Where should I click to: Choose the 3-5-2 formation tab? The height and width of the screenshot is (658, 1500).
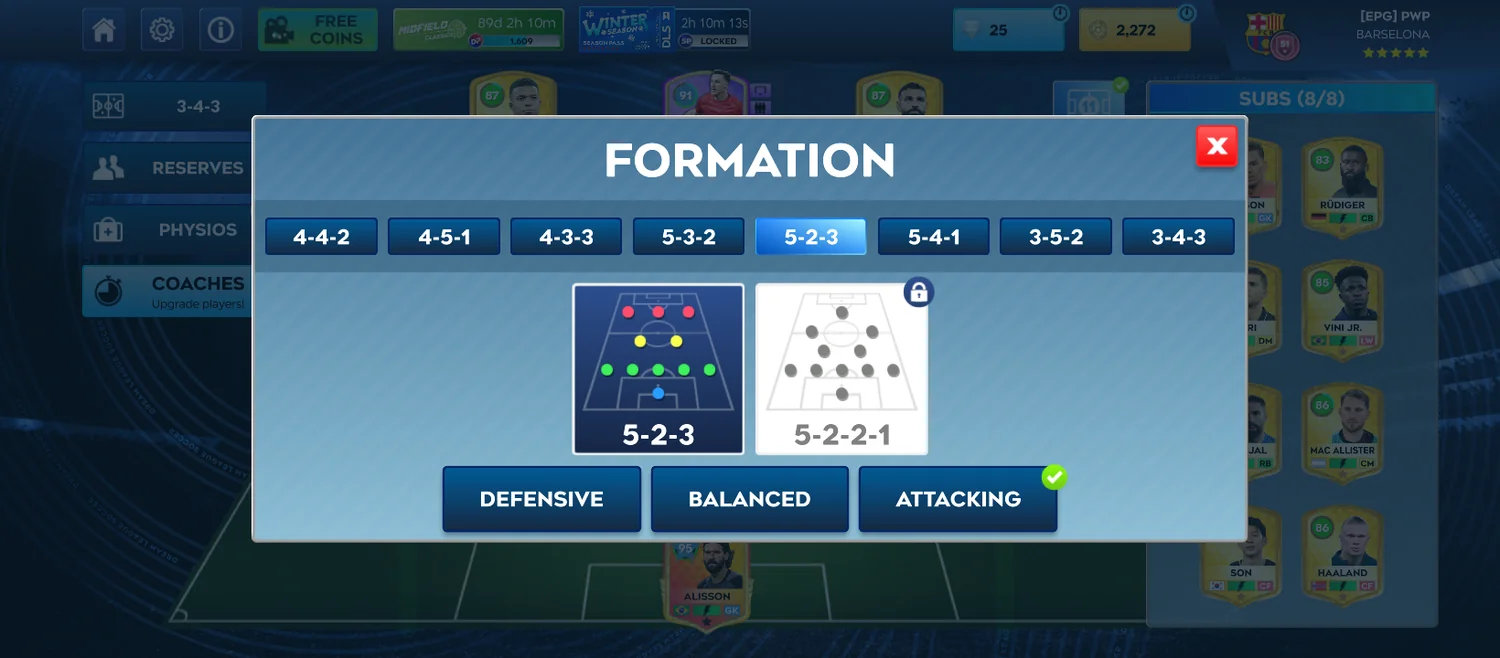click(x=1055, y=237)
